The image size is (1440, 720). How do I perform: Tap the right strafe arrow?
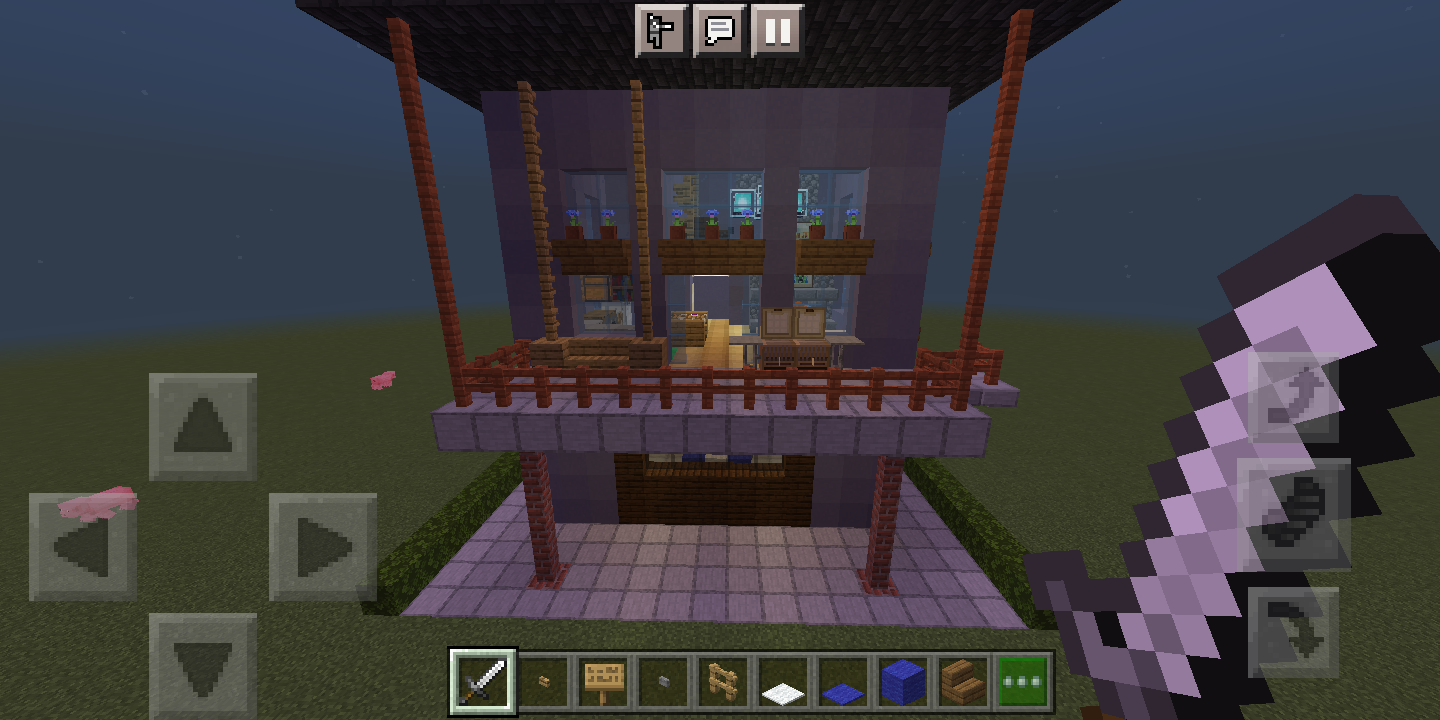point(321,543)
